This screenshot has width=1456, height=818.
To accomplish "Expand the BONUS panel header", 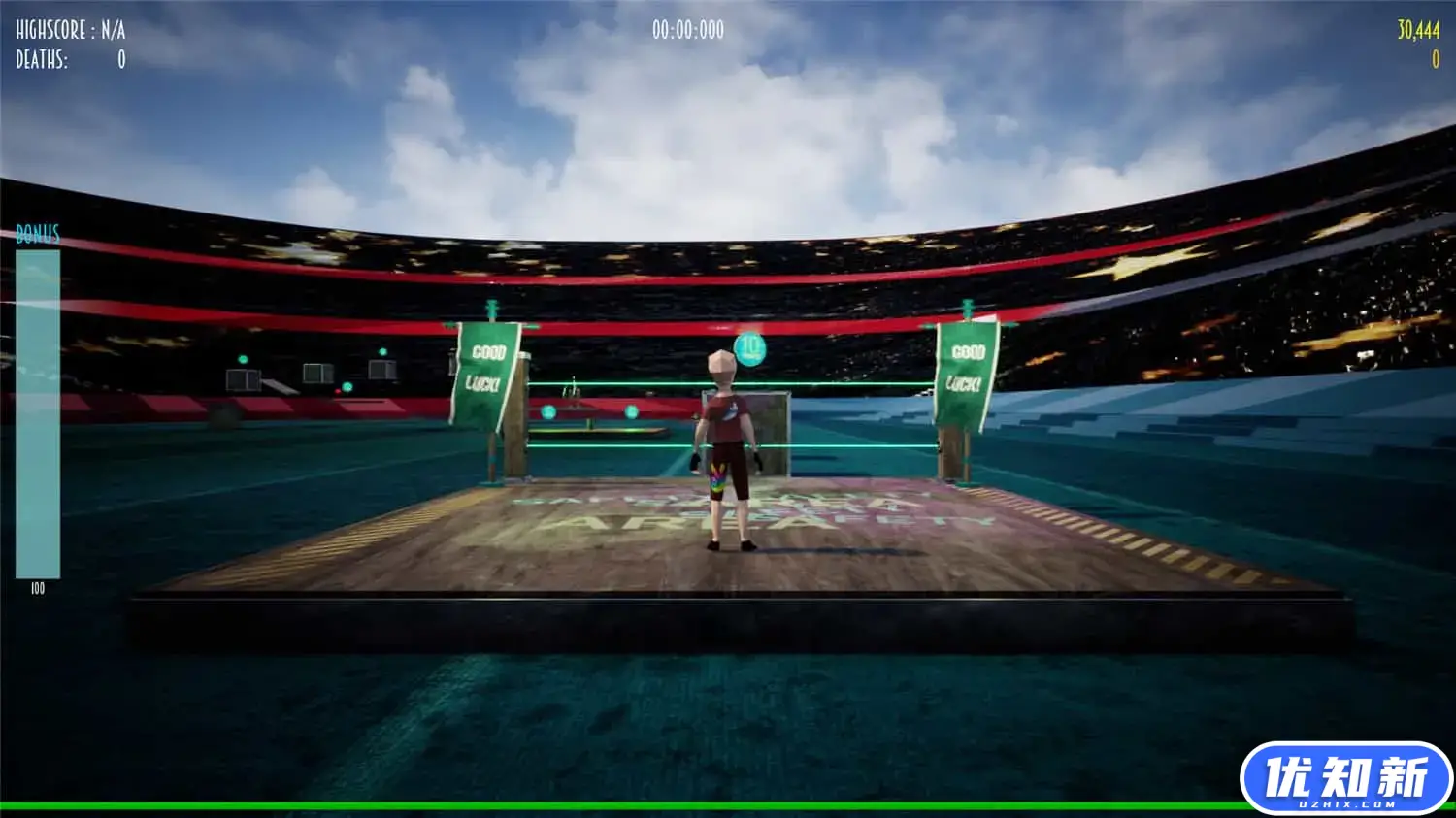I will [x=36, y=233].
